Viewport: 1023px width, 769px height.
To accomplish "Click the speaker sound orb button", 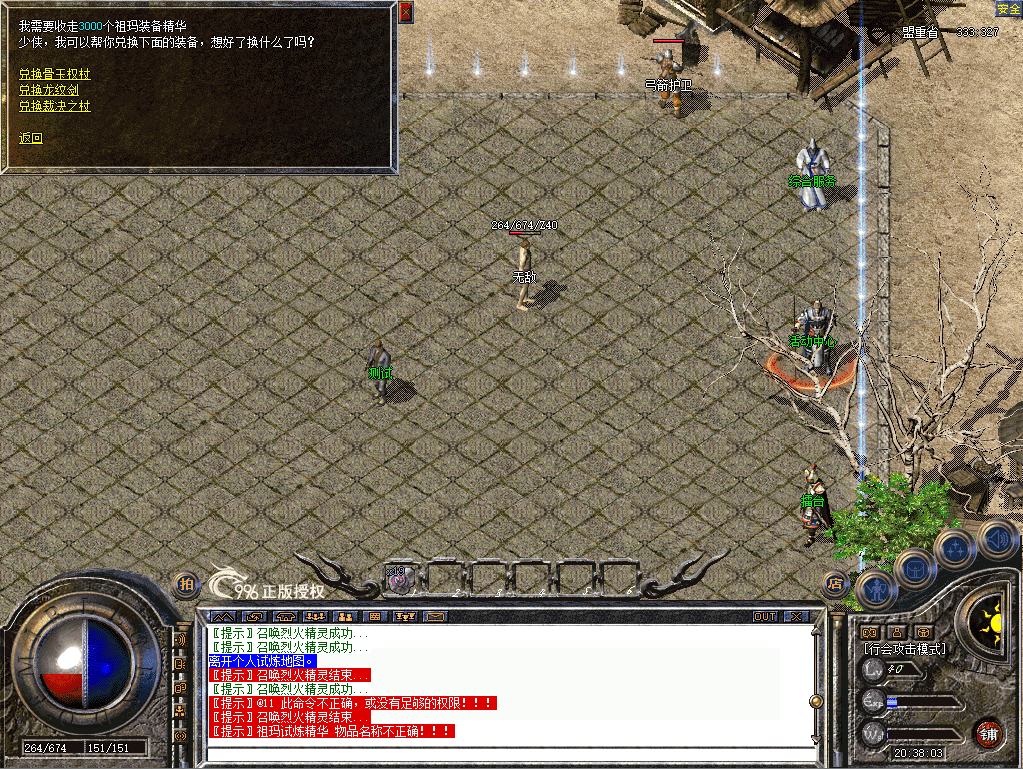I will click(996, 538).
